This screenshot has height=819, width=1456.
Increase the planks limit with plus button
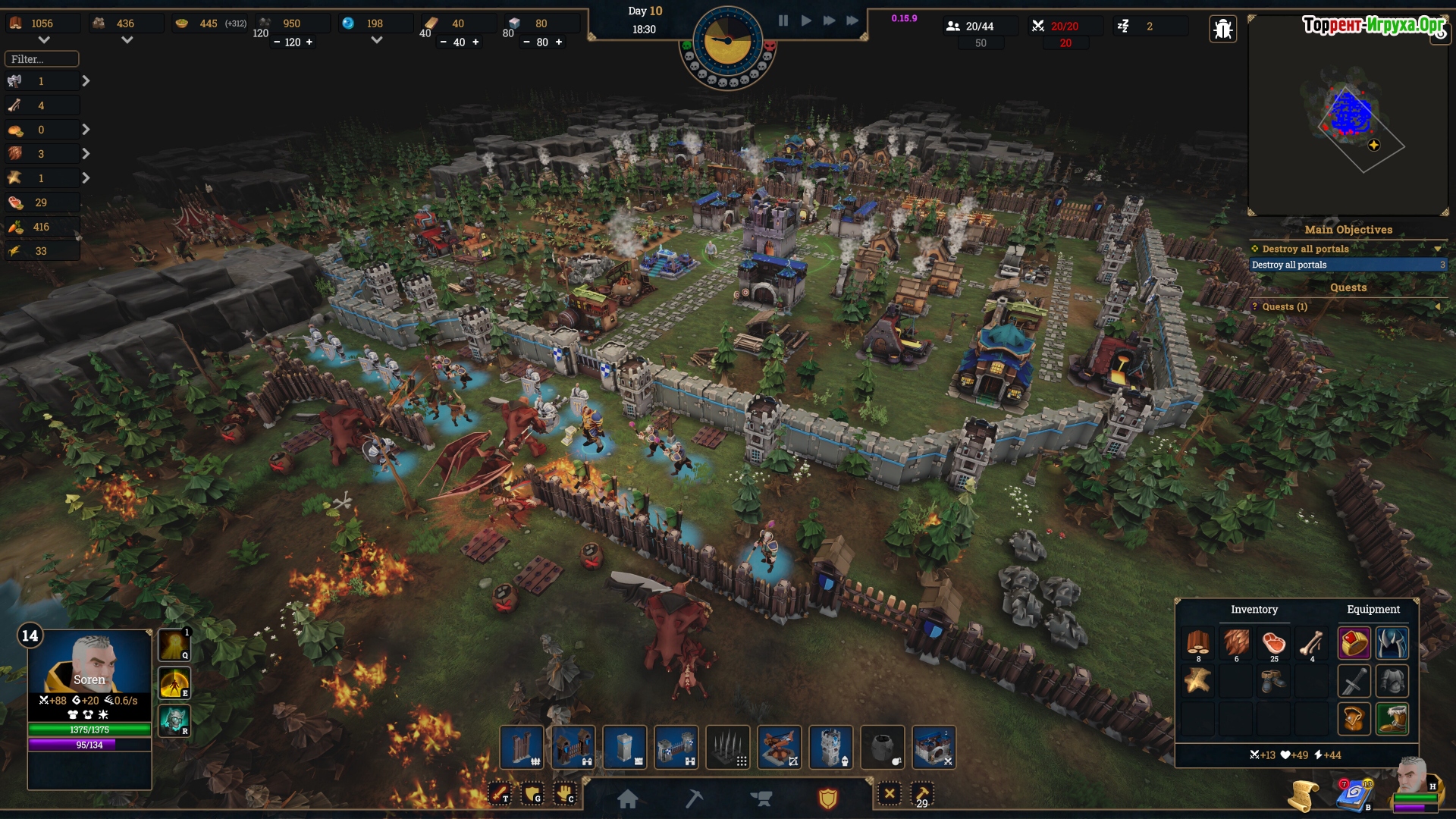[475, 42]
